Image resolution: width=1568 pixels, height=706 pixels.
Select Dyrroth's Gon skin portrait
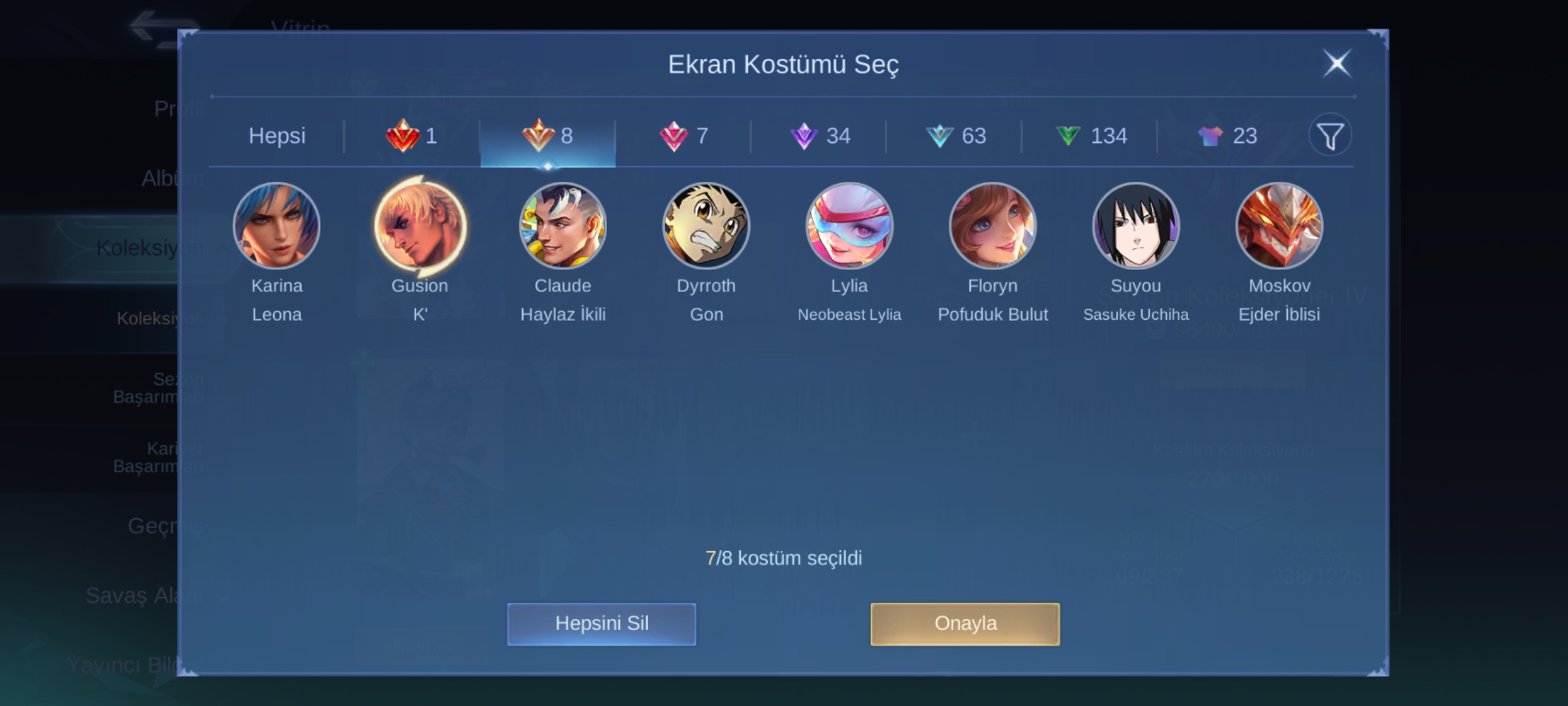706,226
